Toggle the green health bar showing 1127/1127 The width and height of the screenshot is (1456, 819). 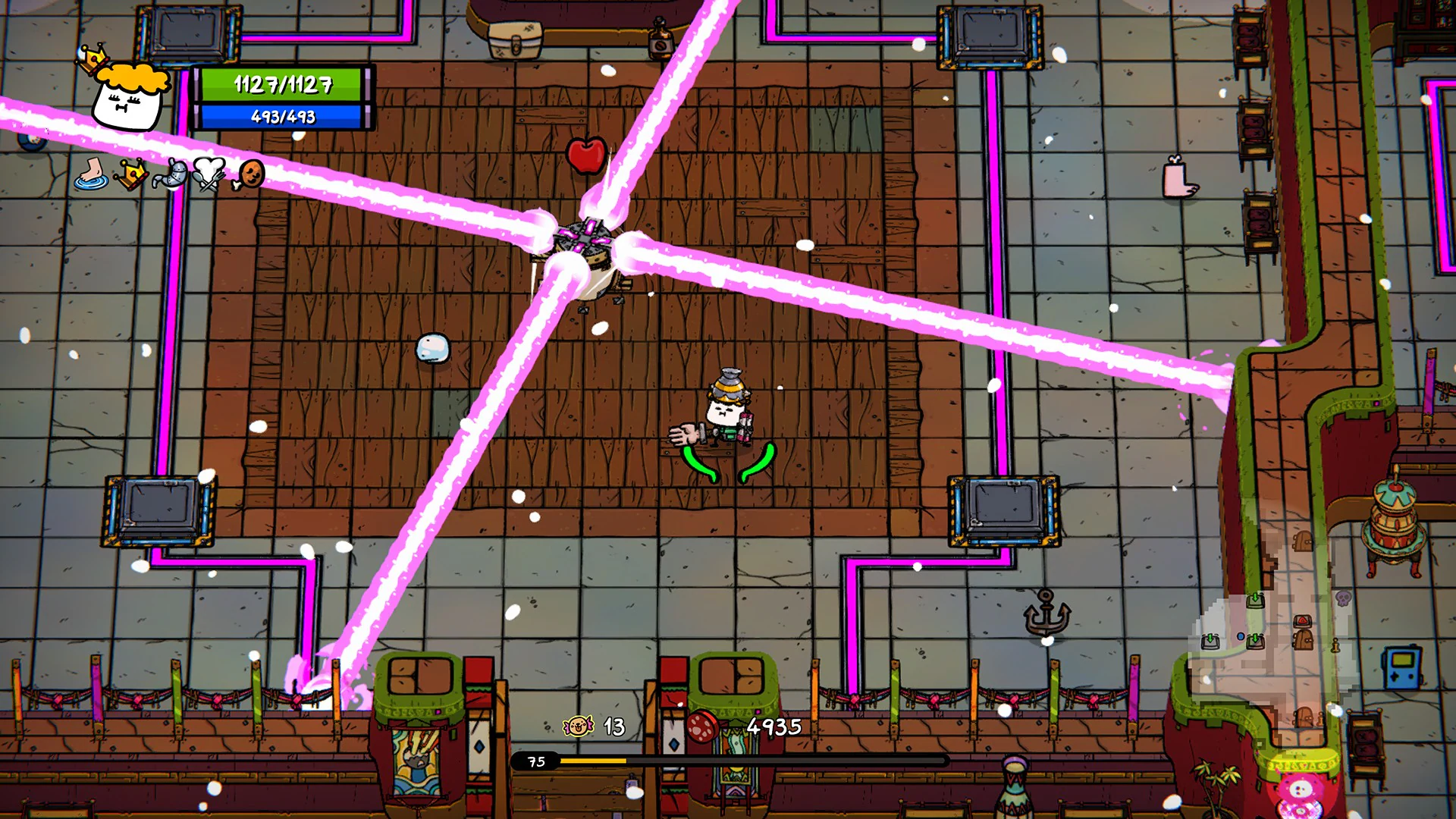(281, 86)
